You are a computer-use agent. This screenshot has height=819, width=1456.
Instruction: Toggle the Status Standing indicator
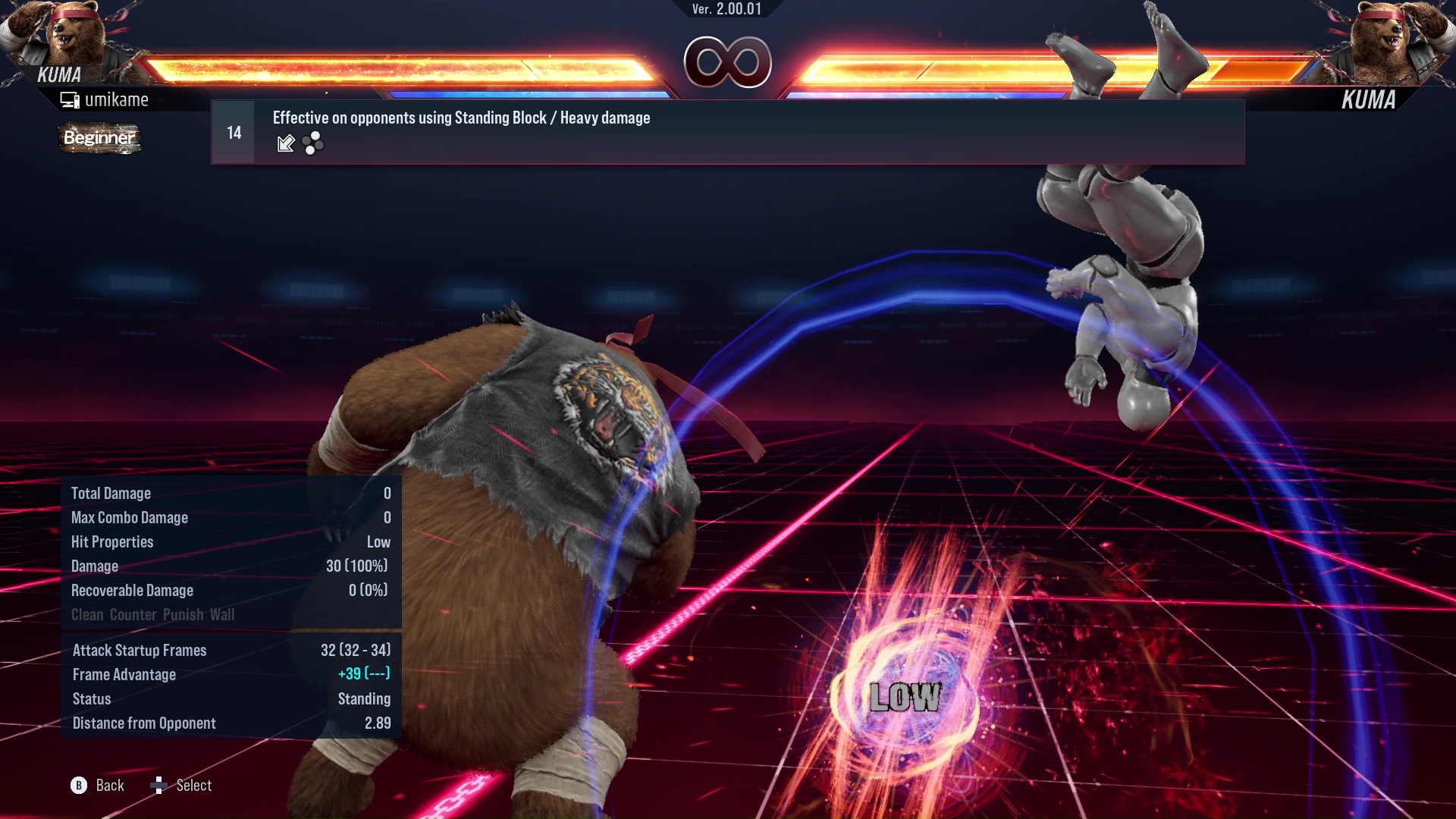(x=227, y=698)
